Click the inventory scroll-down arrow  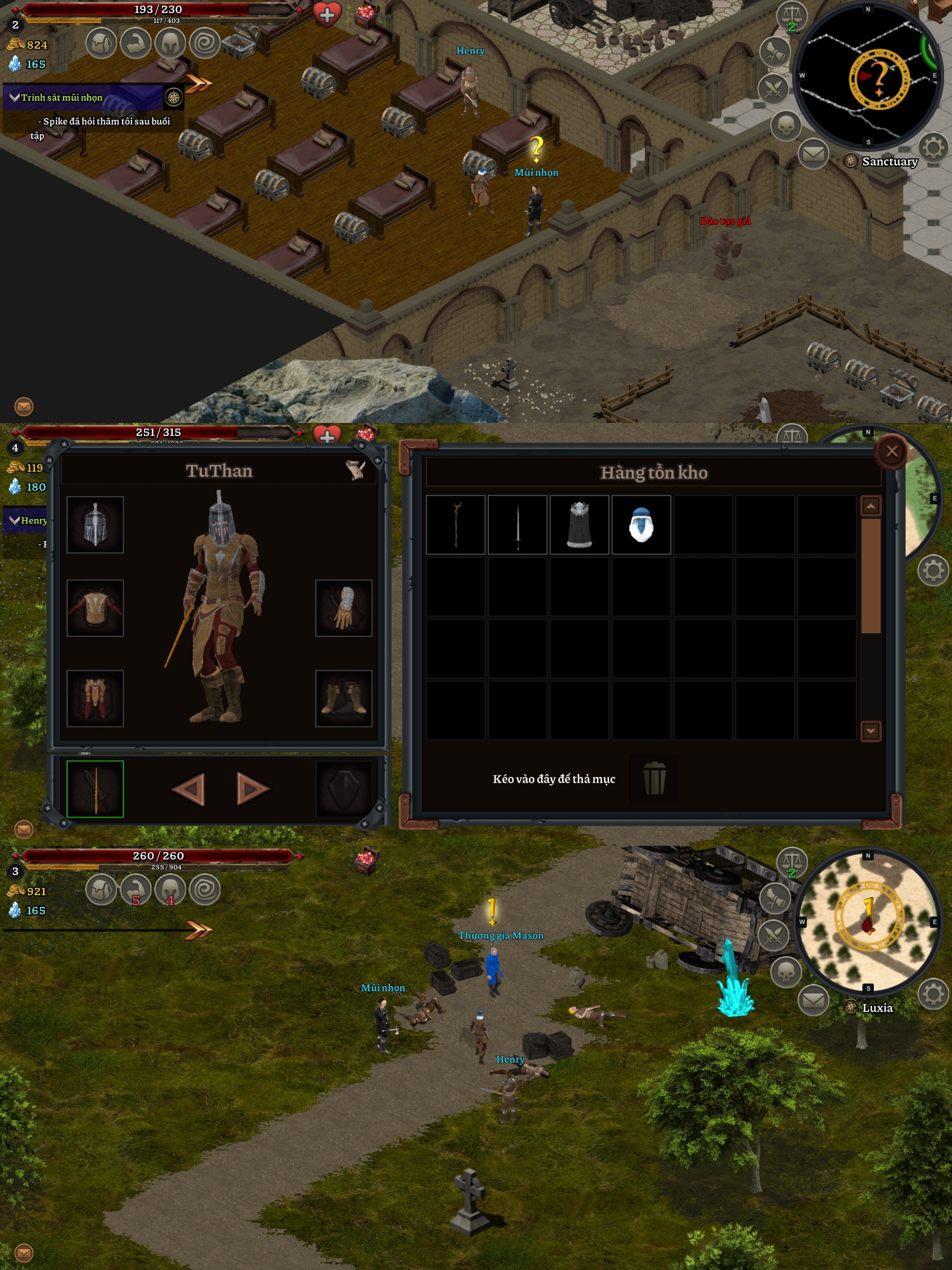pyautogui.click(x=870, y=731)
